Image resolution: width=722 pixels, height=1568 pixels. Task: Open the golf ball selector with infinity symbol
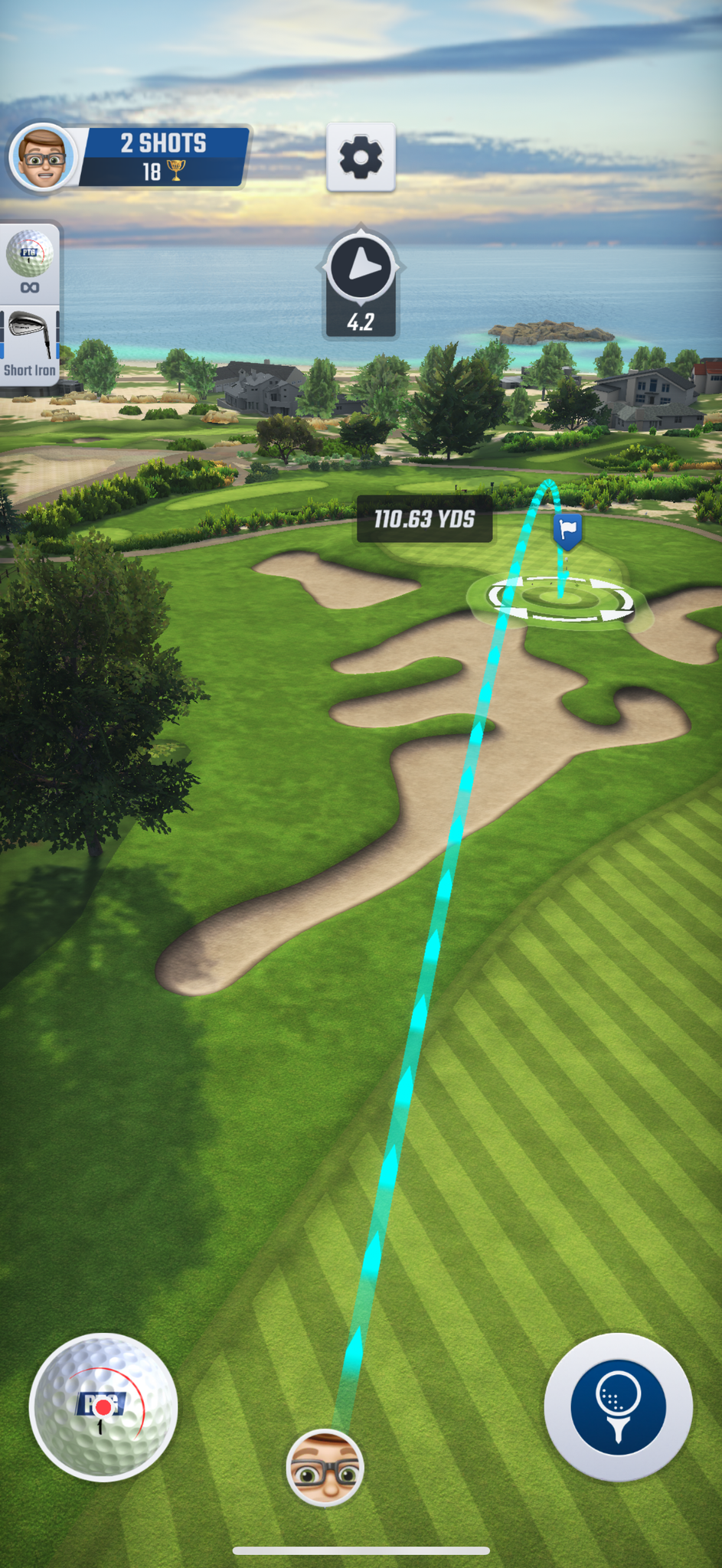point(30,262)
